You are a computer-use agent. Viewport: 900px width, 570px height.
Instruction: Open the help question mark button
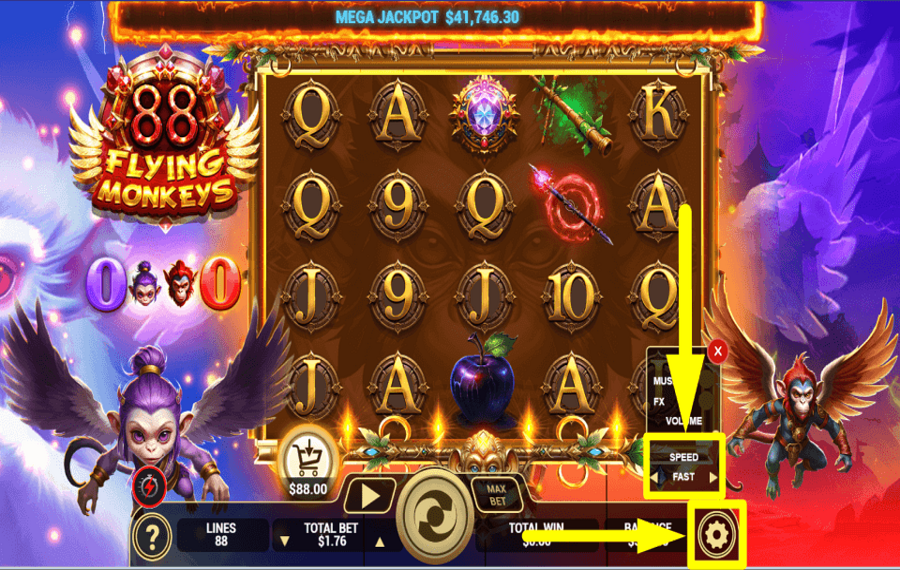click(152, 537)
